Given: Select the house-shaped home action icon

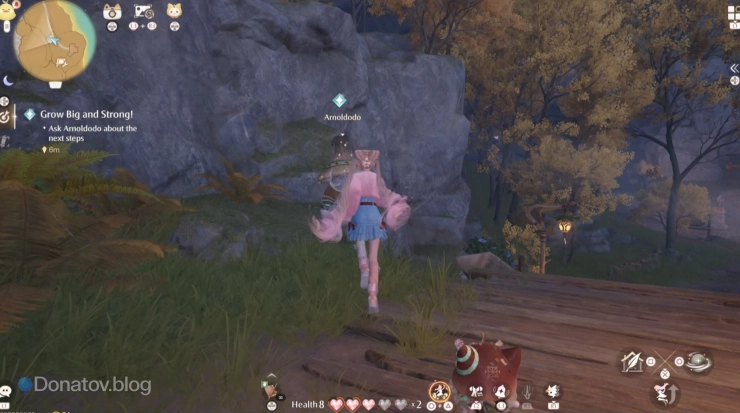Looking at the screenshot, I should click(632, 362).
